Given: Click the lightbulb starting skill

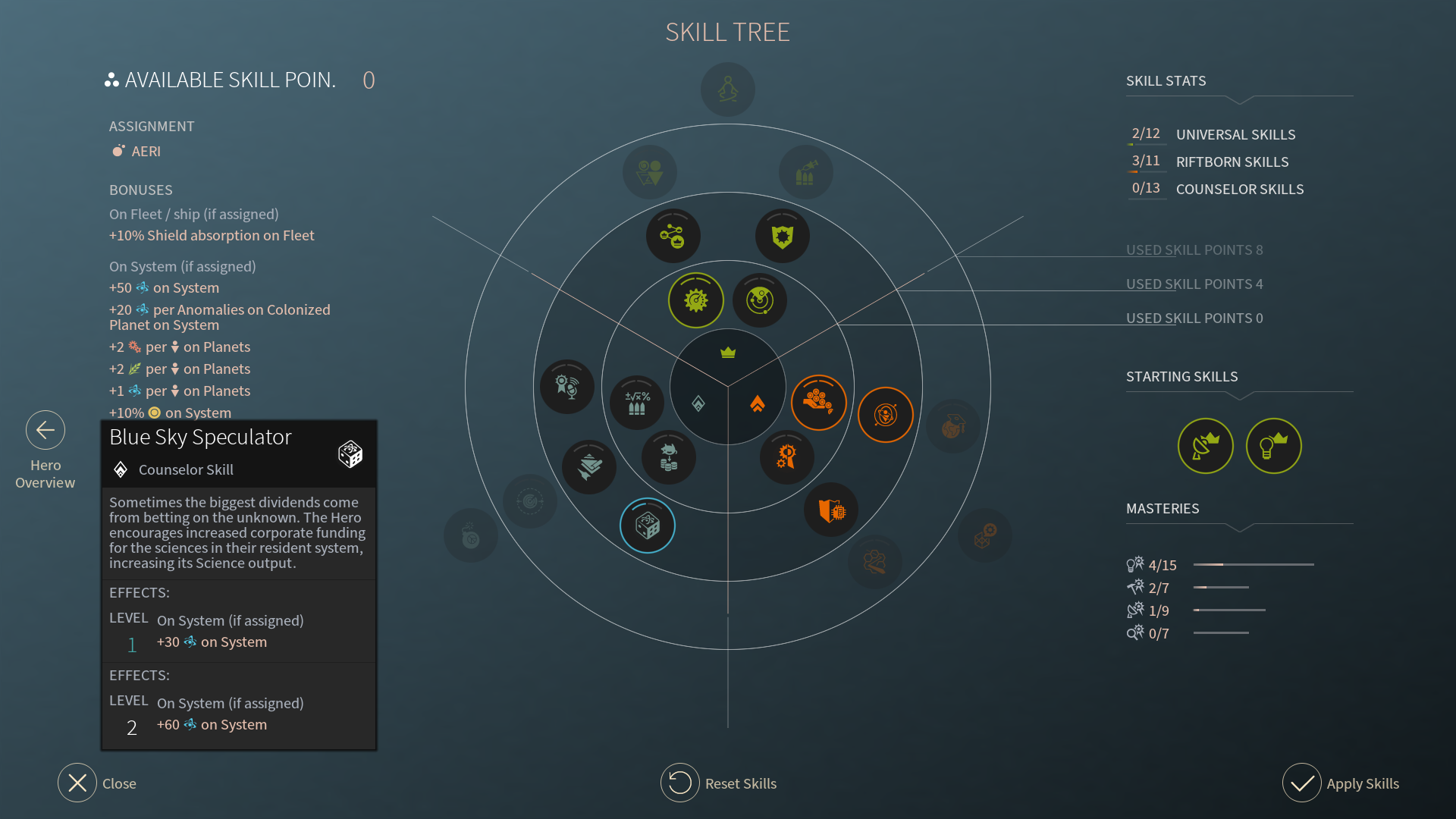Looking at the screenshot, I should 1274,446.
